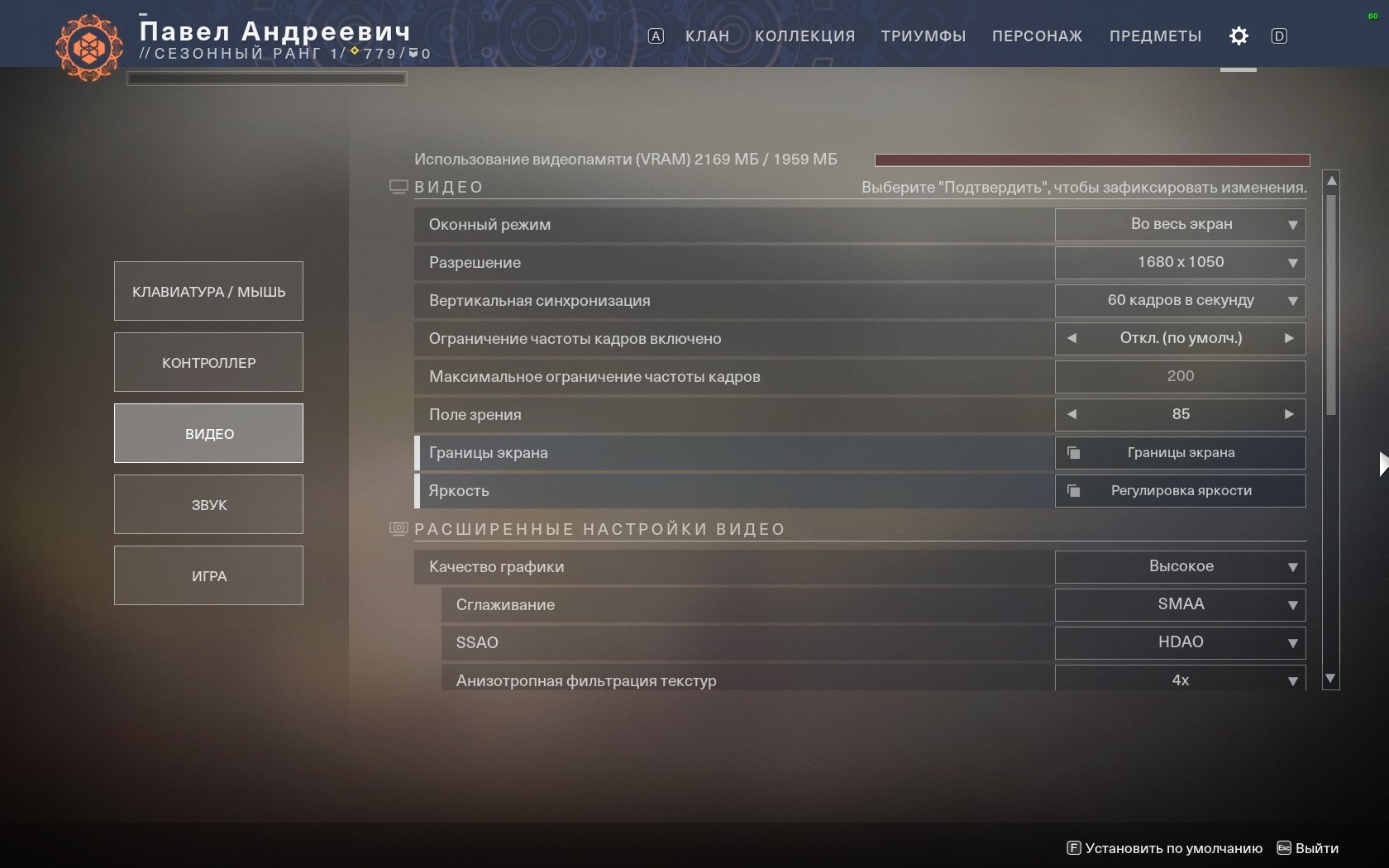This screenshot has height=868, width=1389.
Task: Open the Разрешение dropdown showing 1680 x 1050
Action: point(1180,262)
